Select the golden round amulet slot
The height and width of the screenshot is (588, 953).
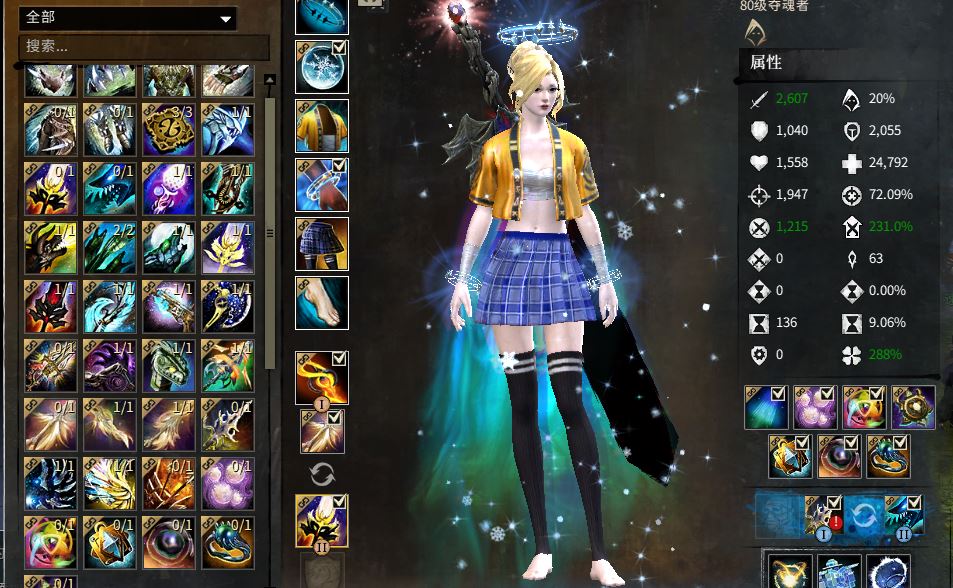913,407
